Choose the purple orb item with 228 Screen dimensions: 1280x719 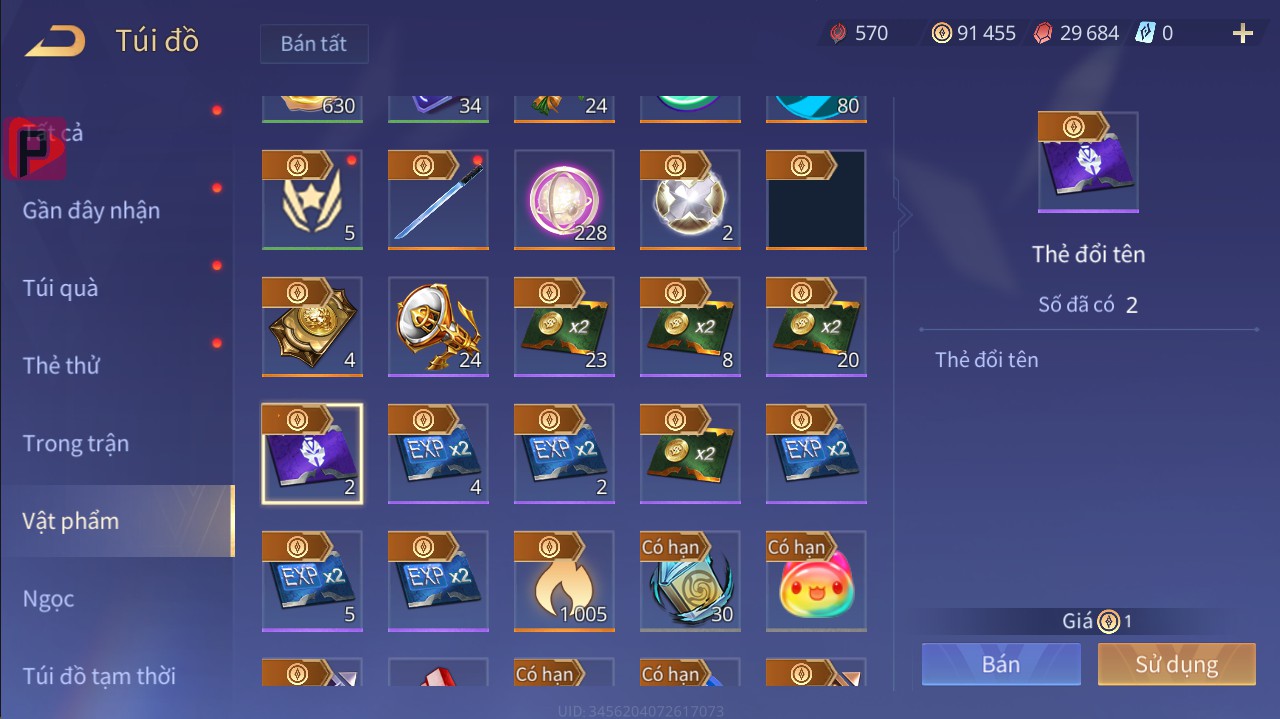click(564, 200)
